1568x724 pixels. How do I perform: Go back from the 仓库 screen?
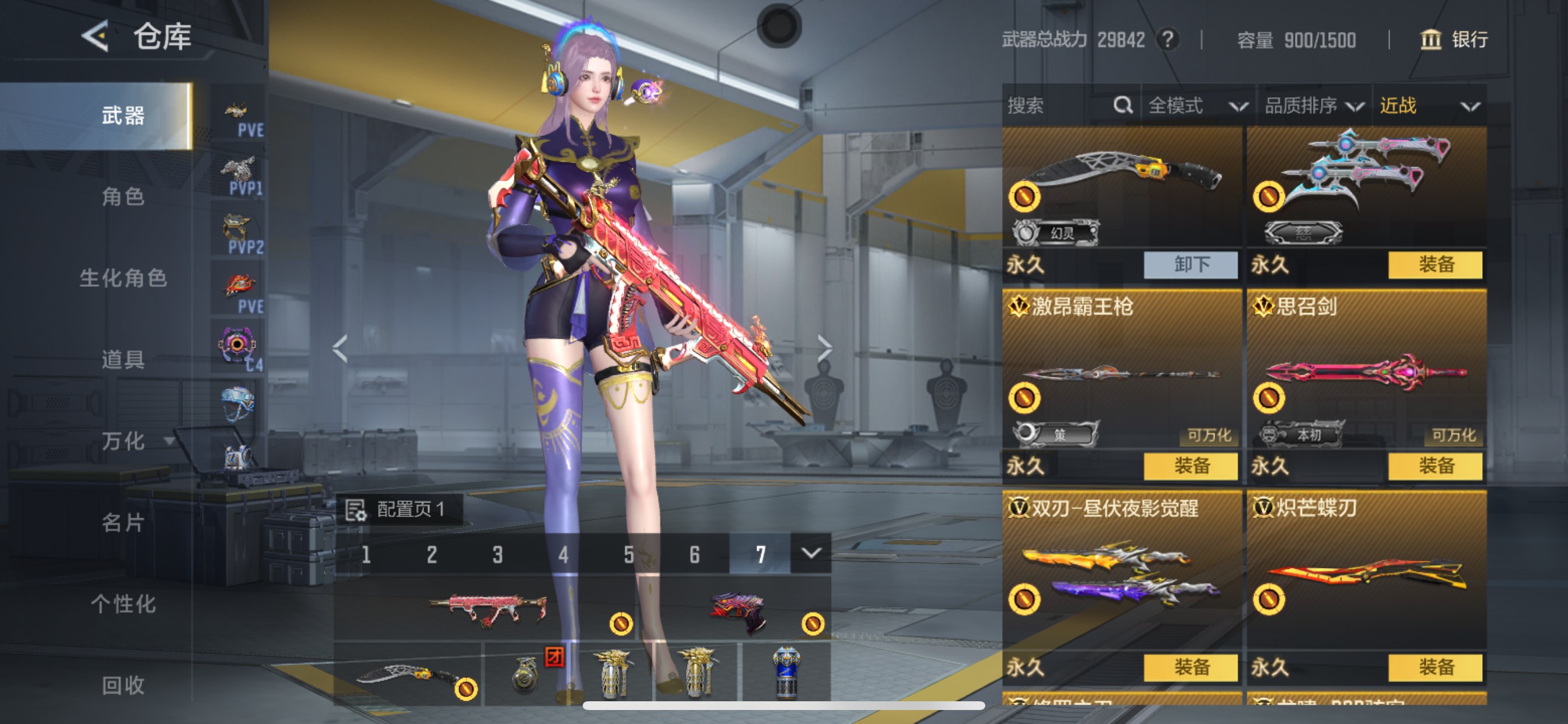pos(96,37)
